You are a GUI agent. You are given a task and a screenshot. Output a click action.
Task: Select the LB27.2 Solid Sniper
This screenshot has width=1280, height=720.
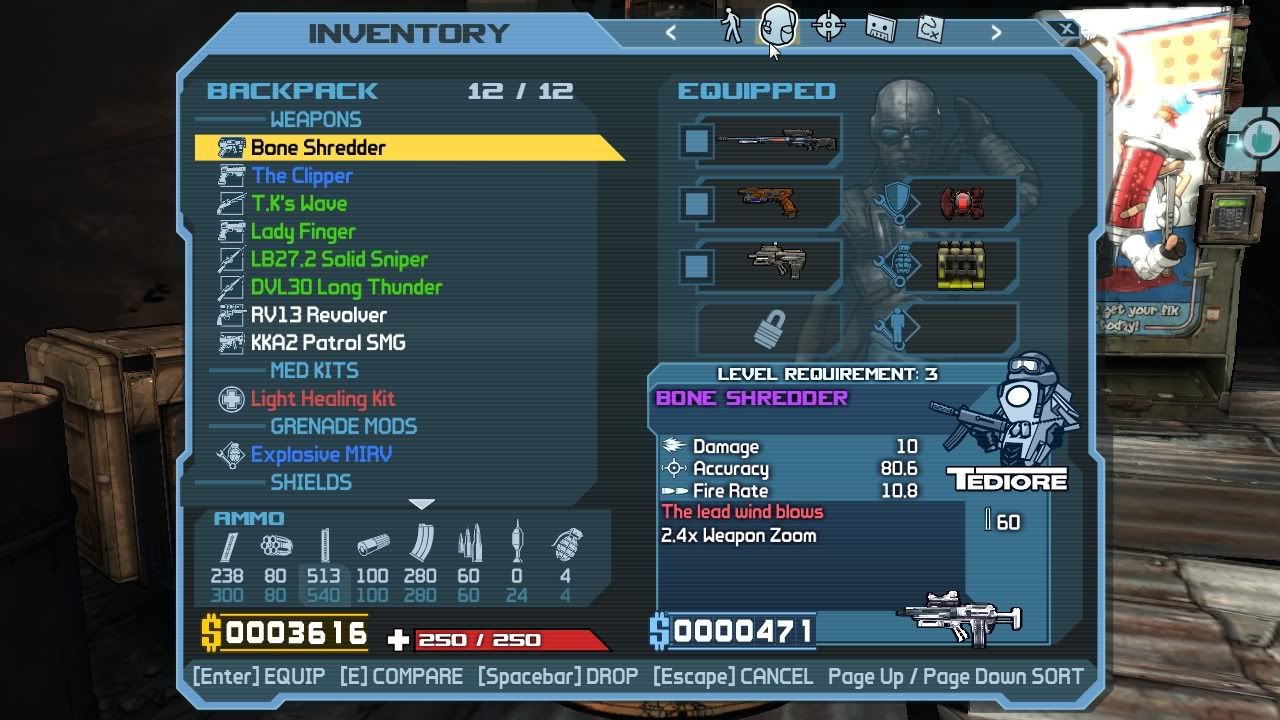coord(338,260)
